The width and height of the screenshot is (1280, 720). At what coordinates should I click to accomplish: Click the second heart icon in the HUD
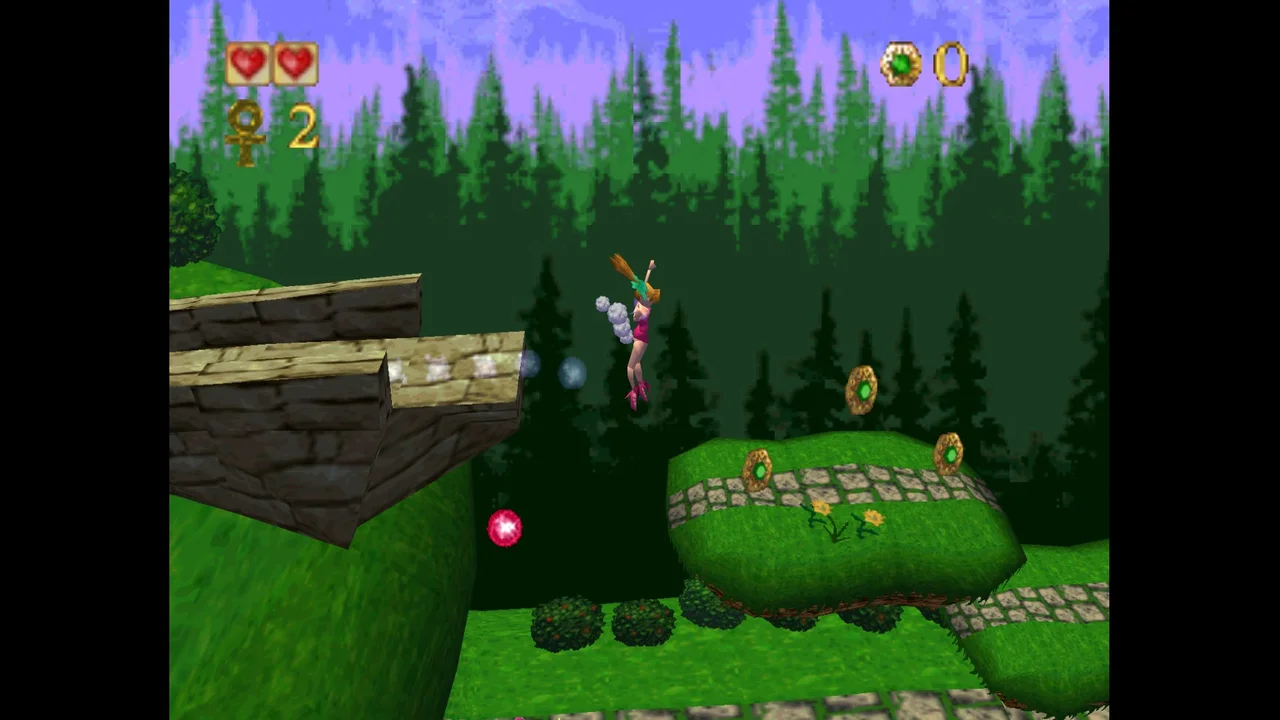point(294,62)
